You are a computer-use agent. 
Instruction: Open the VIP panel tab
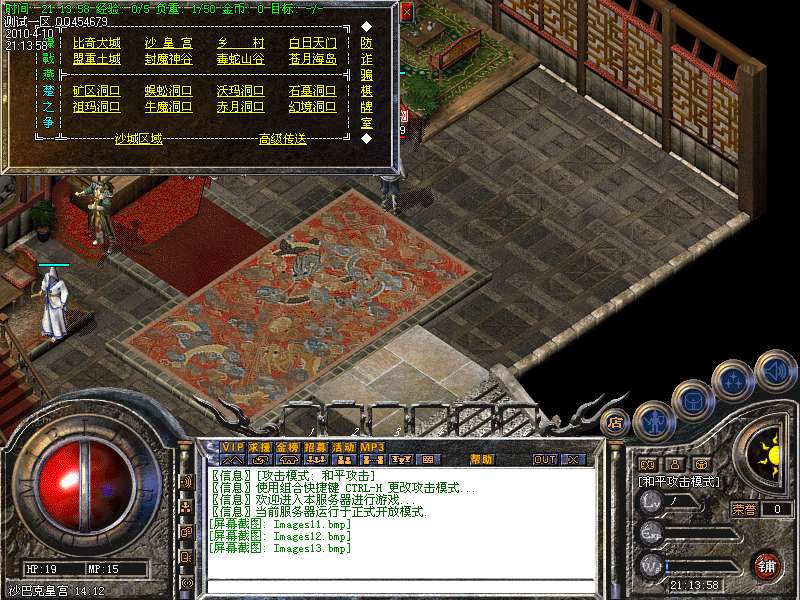click(x=232, y=446)
